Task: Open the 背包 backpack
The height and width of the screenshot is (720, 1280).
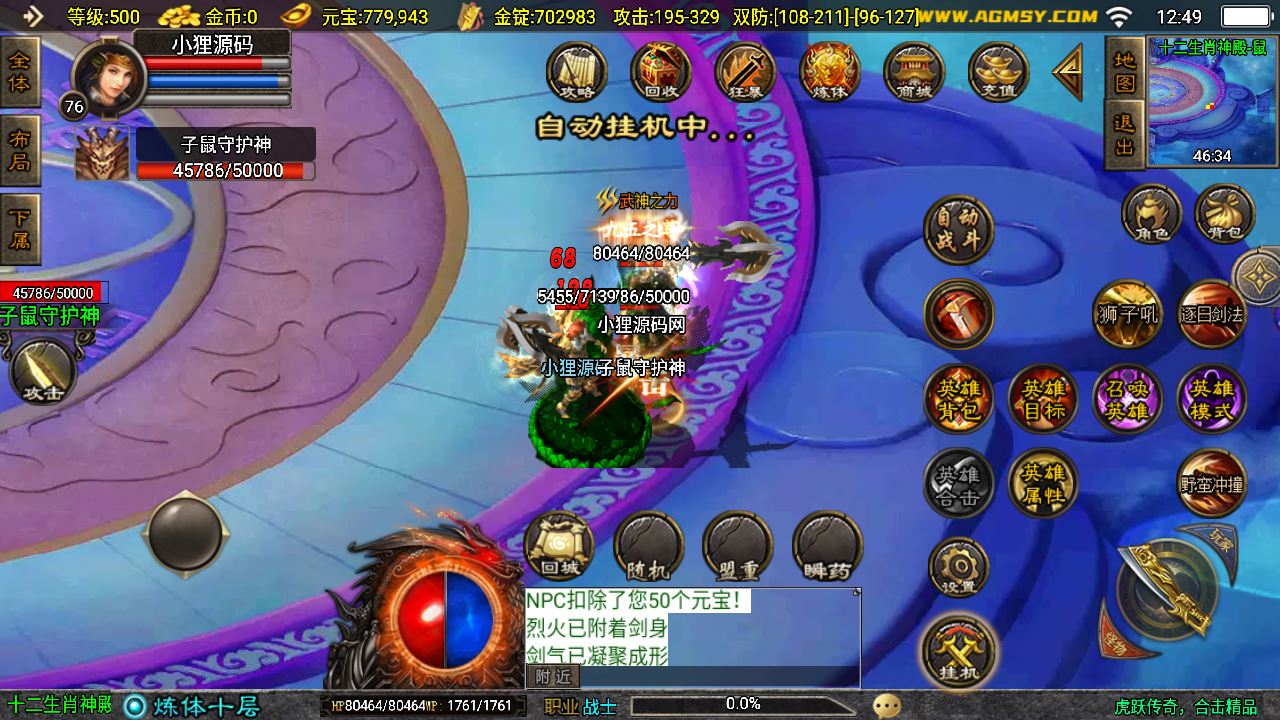Action: coord(1225,214)
